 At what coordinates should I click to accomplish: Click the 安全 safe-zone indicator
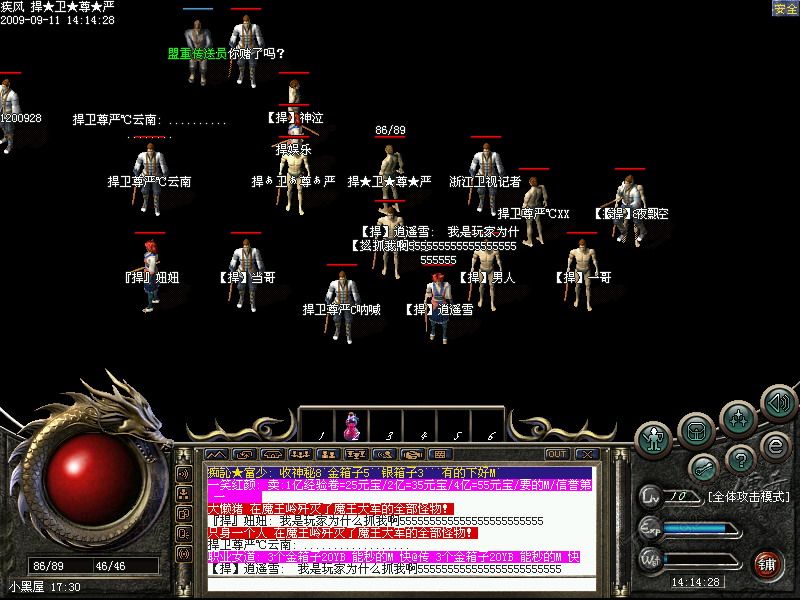coord(785,9)
